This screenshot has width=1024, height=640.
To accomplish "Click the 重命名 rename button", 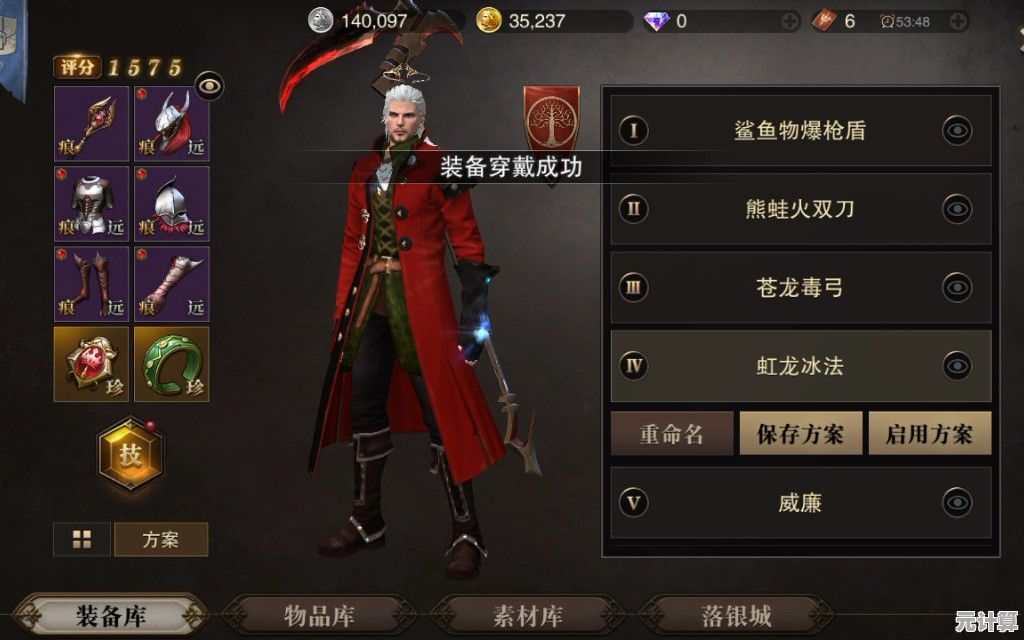I will tap(672, 434).
